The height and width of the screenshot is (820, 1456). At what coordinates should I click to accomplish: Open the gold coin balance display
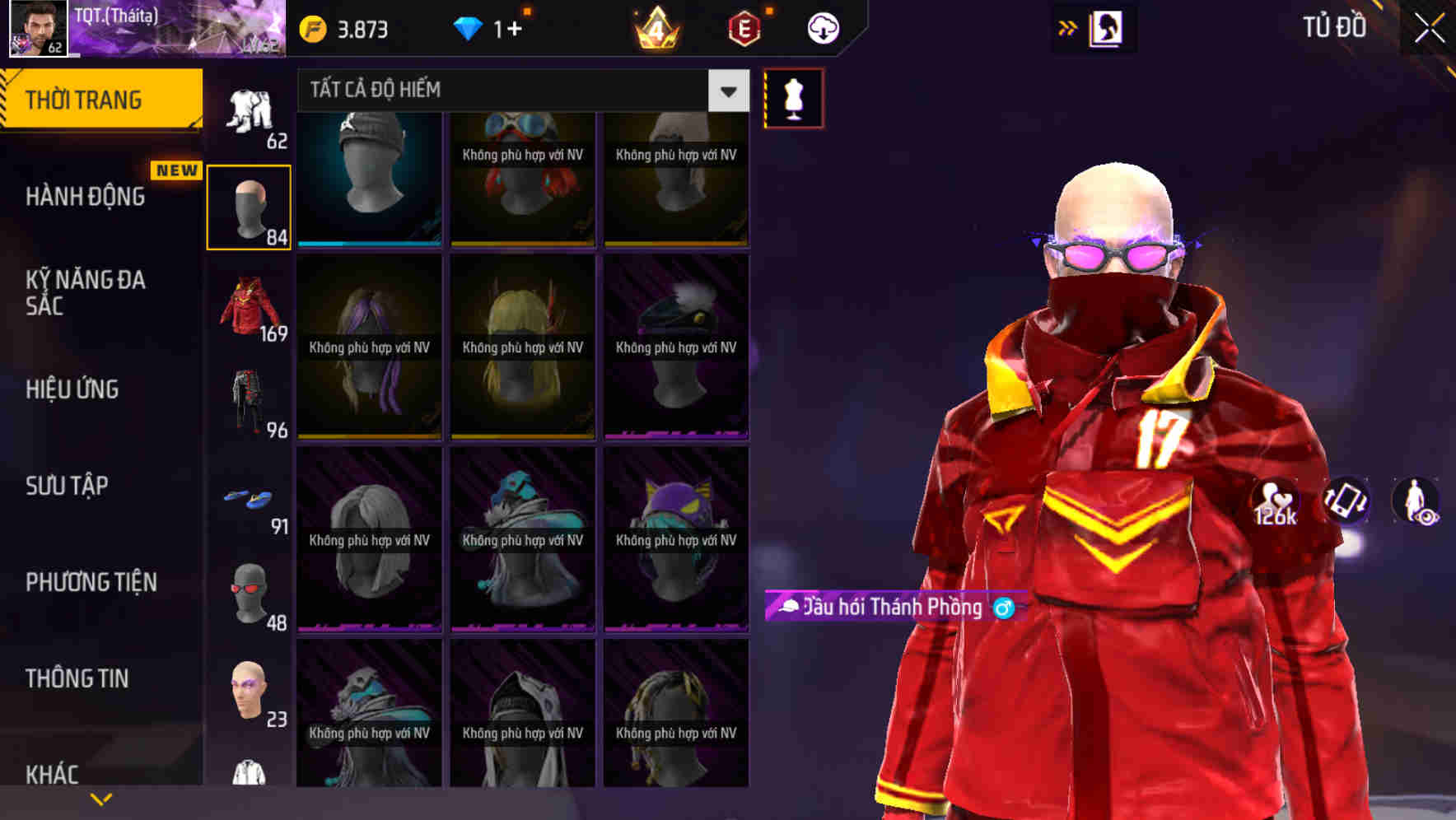tap(346, 29)
